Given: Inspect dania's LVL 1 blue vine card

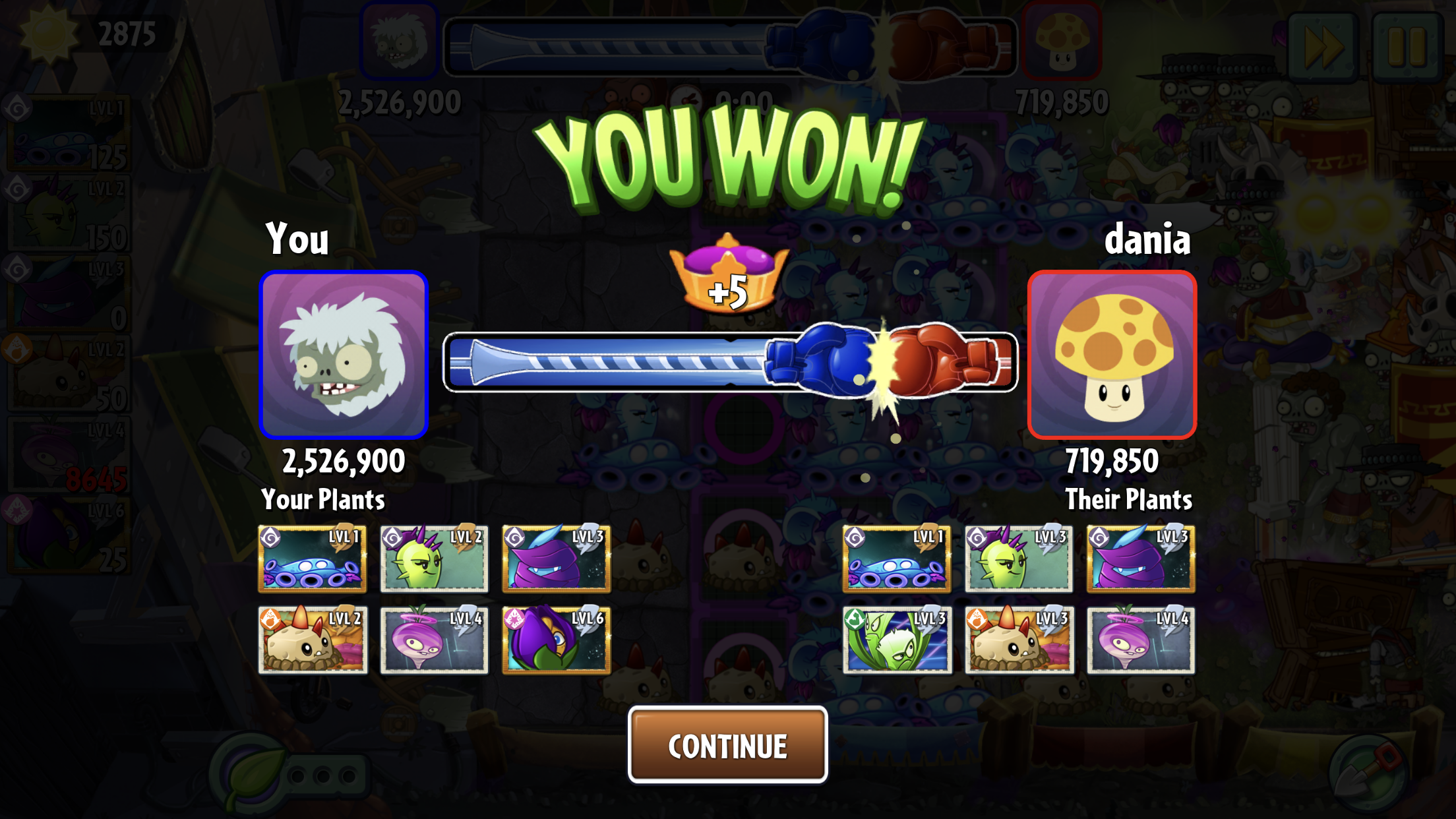Looking at the screenshot, I should pos(896,559).
